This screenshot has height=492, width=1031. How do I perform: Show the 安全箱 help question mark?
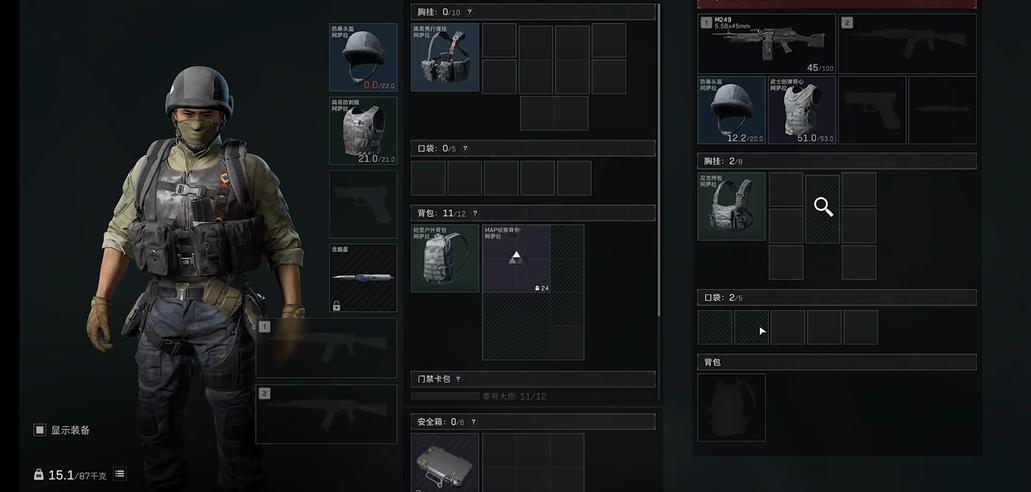coord(472,422)
